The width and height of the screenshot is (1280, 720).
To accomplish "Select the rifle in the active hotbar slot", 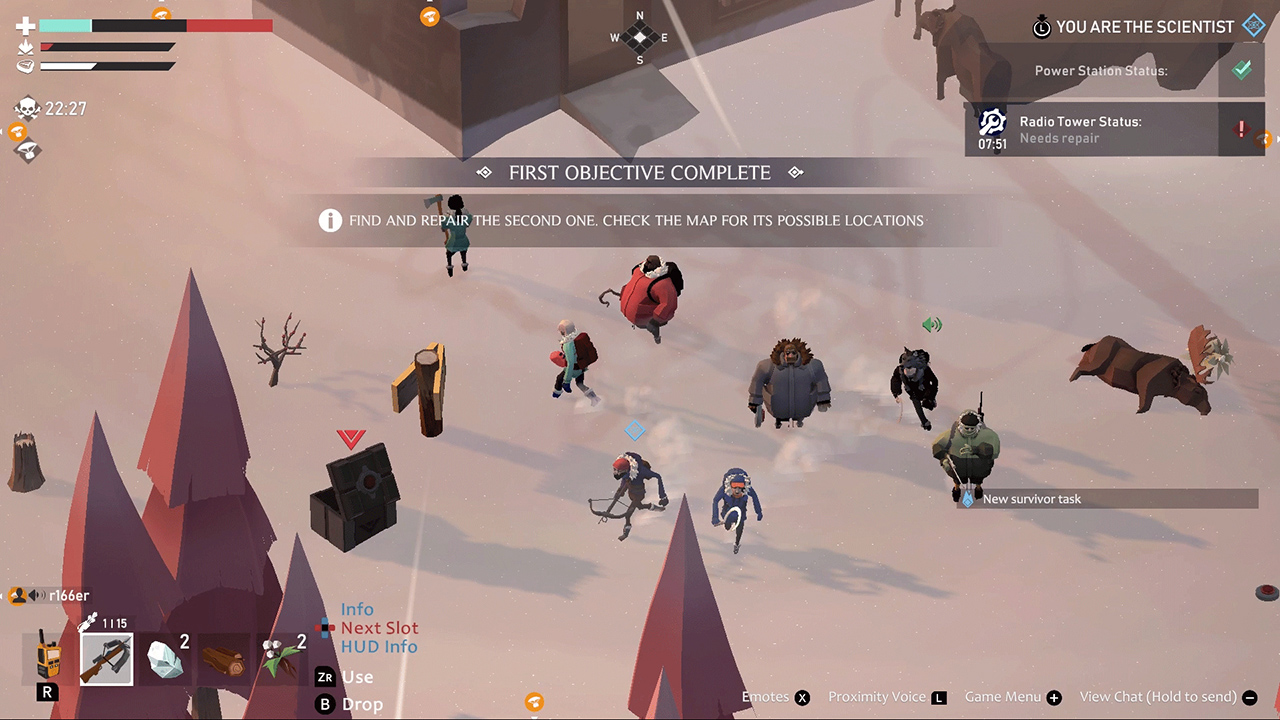I will [106, 660].
